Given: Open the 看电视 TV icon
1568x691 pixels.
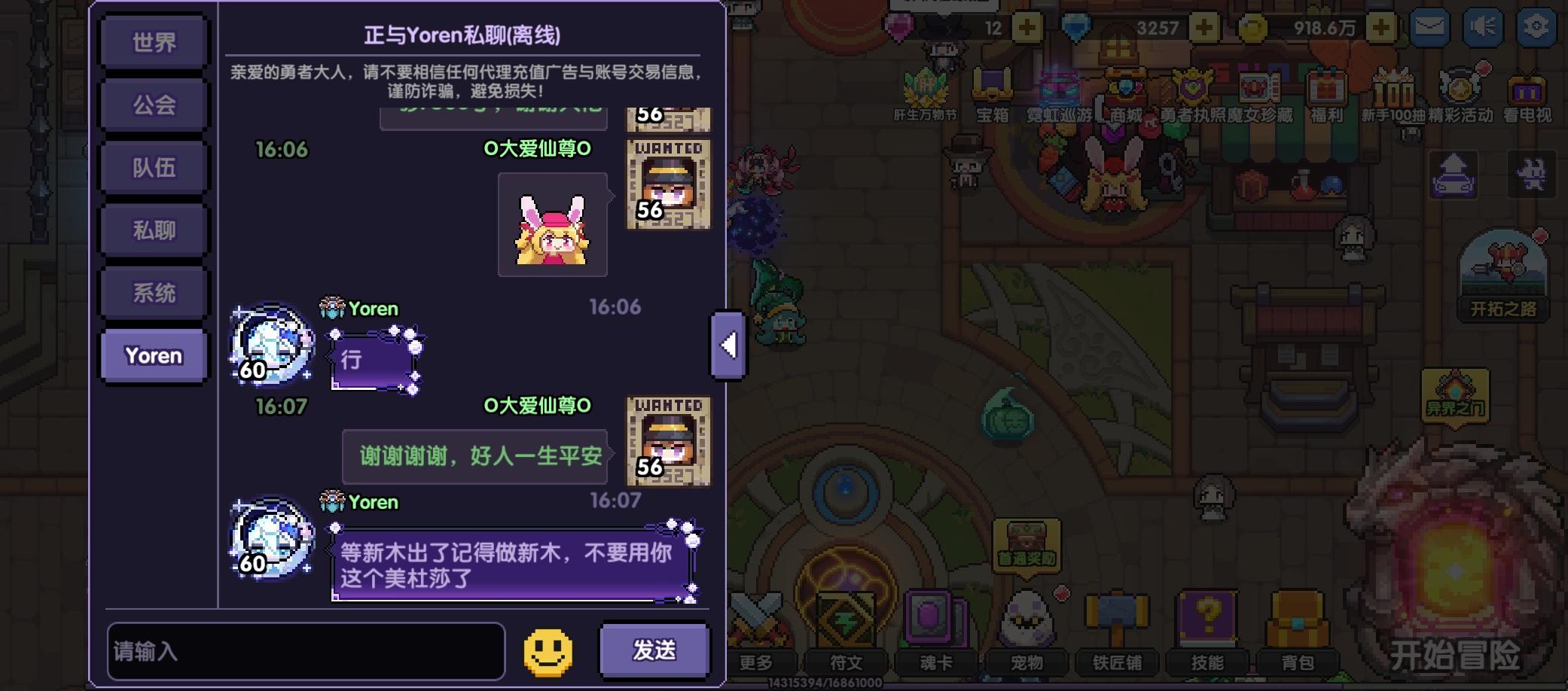Looking at the screenshot, I should click(x=1526, y=90).
